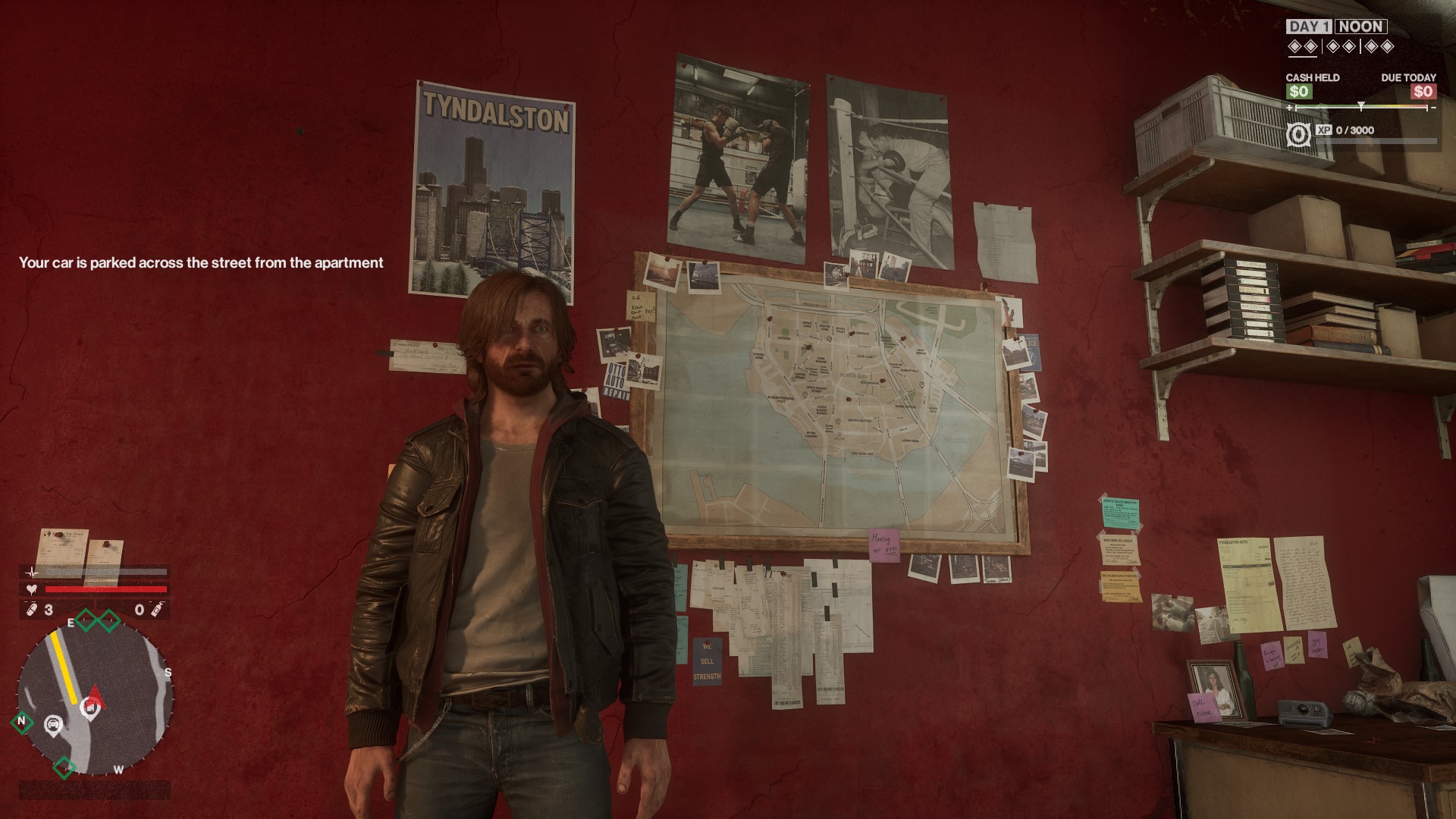
Task: Click the player level badge icon
Action: coord(1298,135)
